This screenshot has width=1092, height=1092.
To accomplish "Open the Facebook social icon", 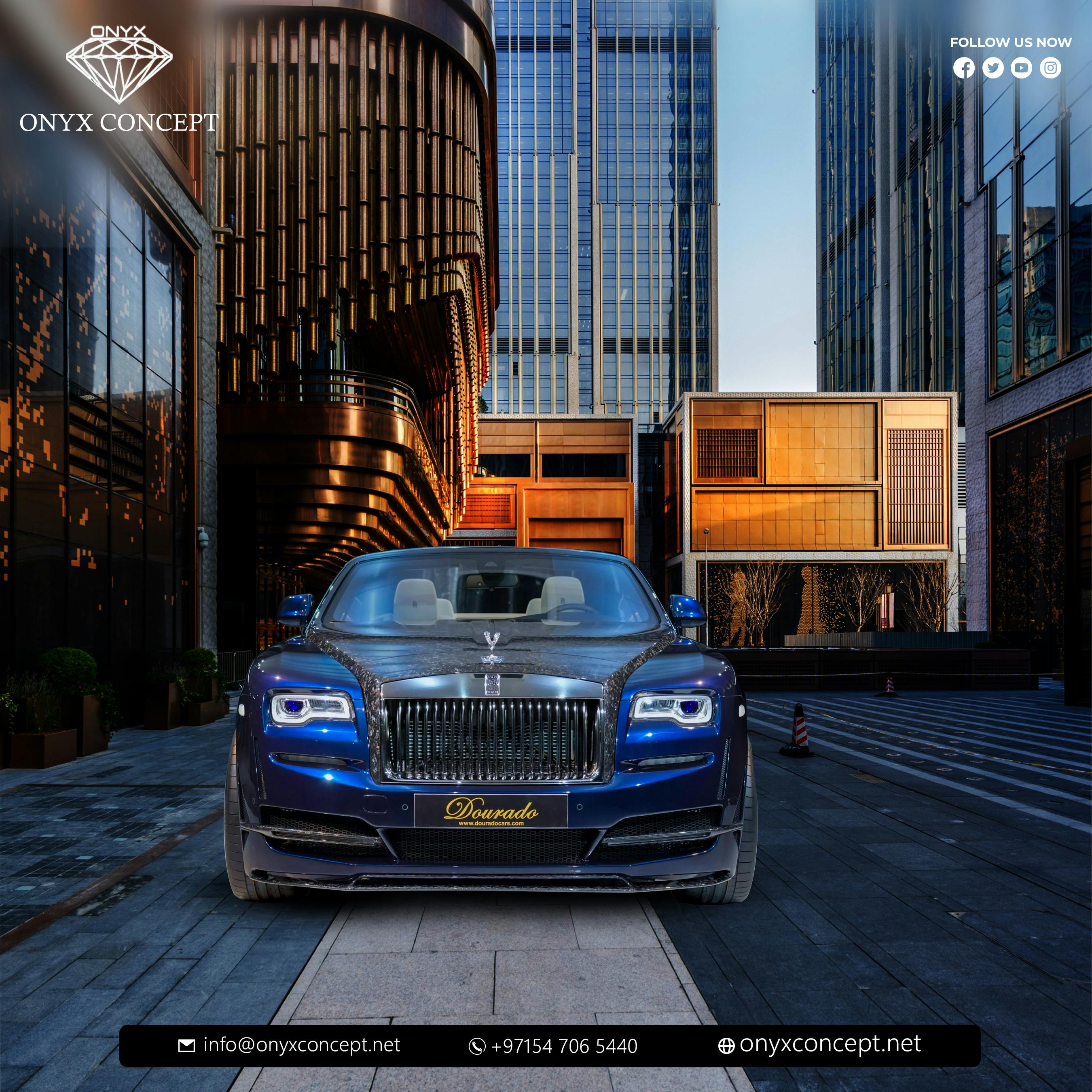I will point(964,68).
